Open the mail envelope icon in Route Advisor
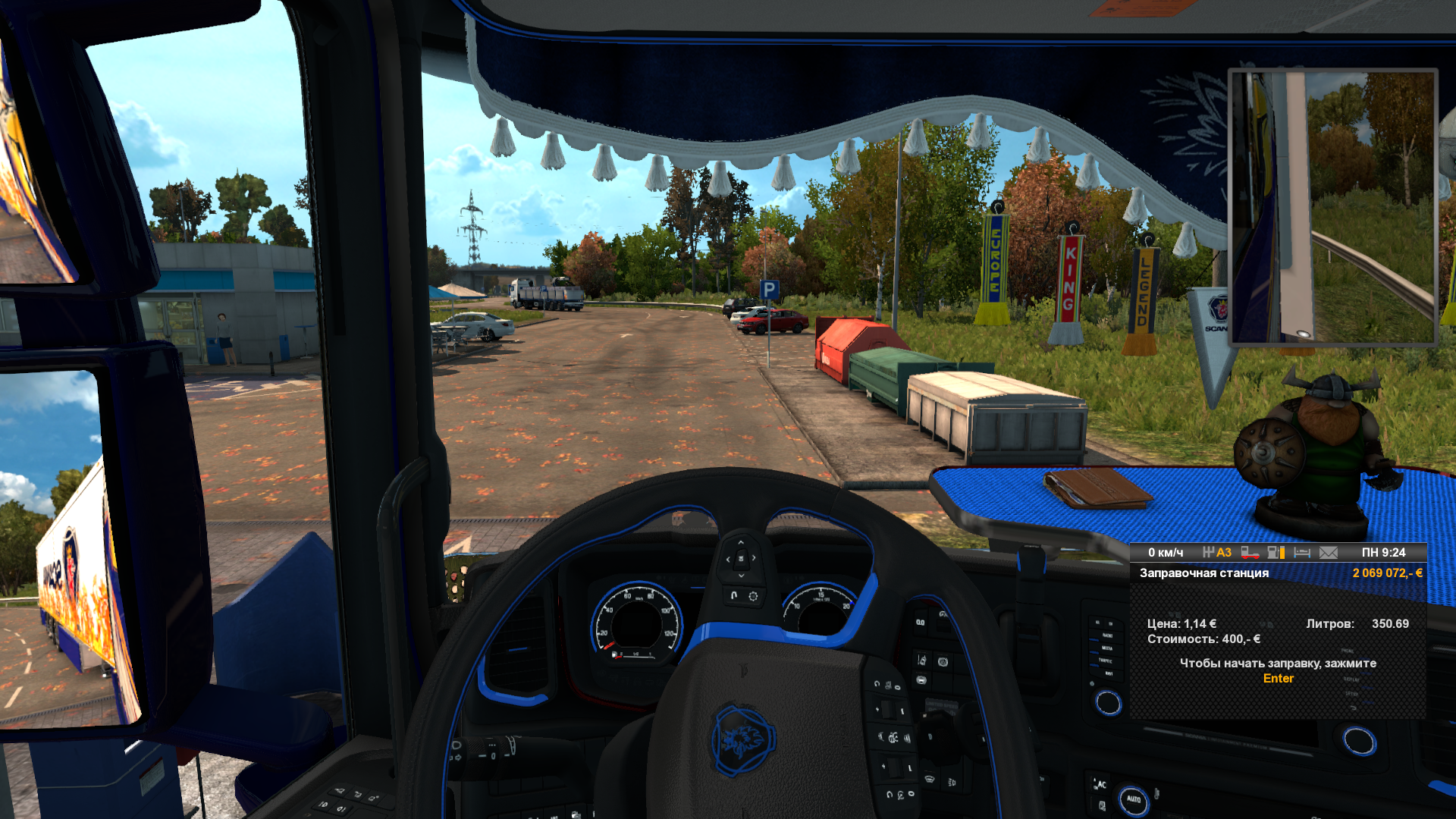 click(x=1329, y=553)
